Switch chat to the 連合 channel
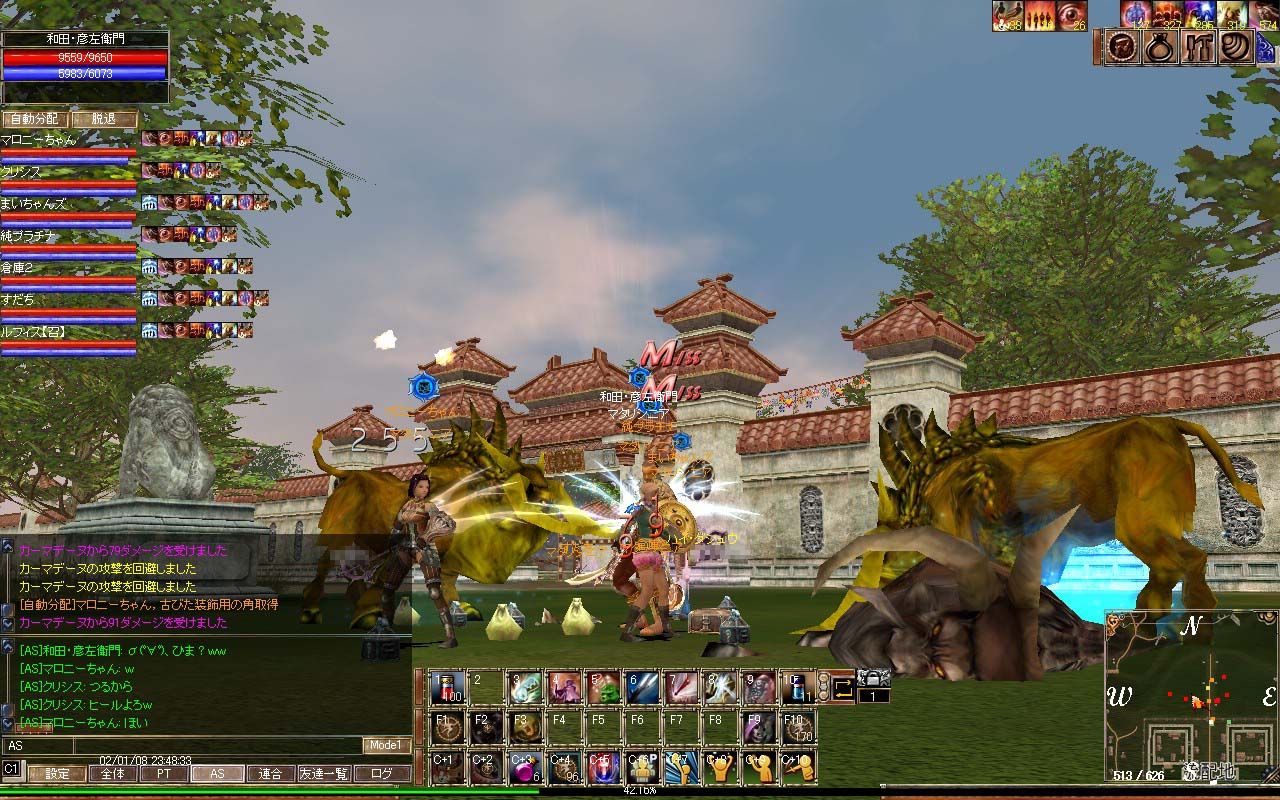 click(x=270, y=773)
